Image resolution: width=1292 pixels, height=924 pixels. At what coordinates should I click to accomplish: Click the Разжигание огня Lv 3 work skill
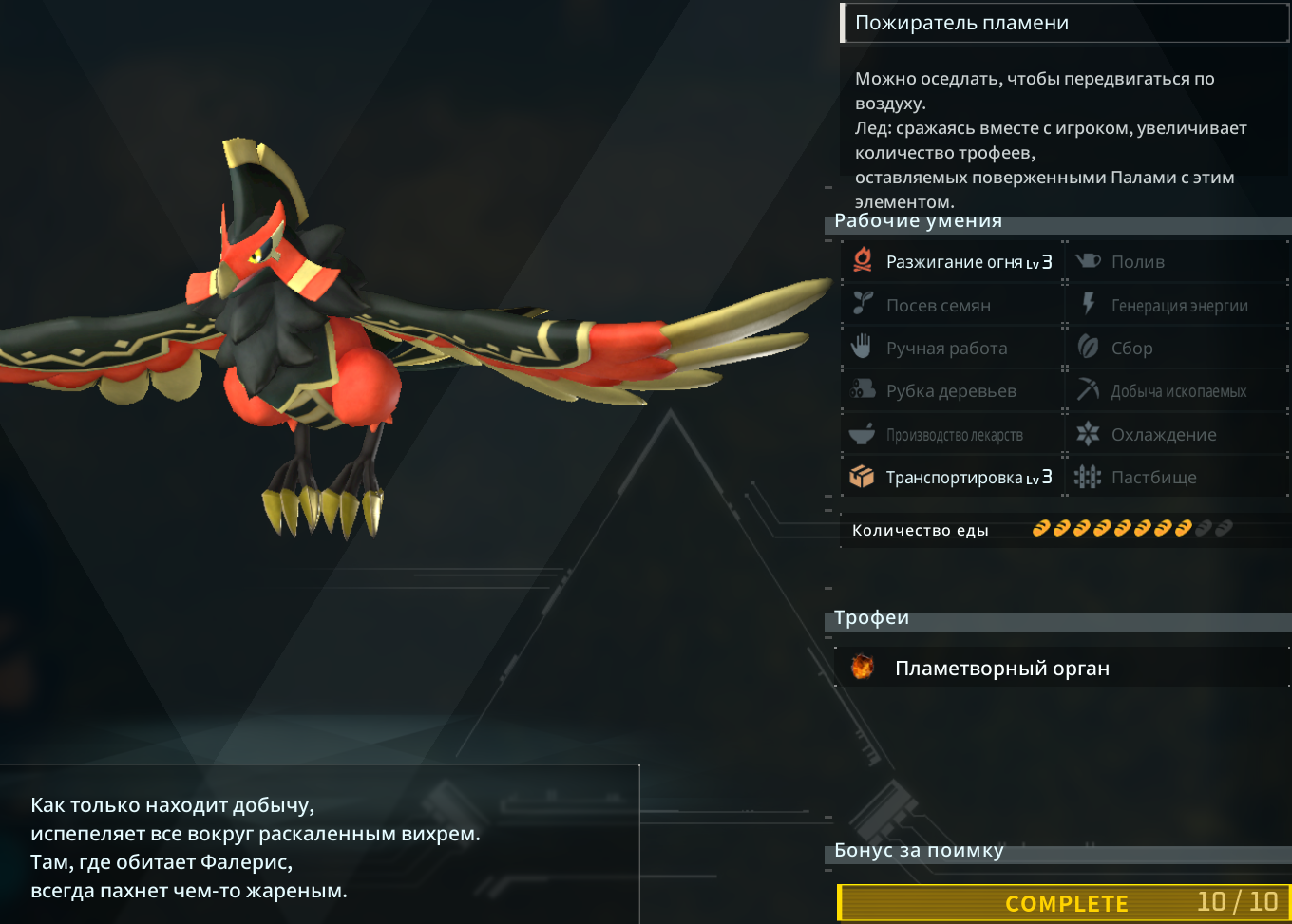(x=953, y=261)
